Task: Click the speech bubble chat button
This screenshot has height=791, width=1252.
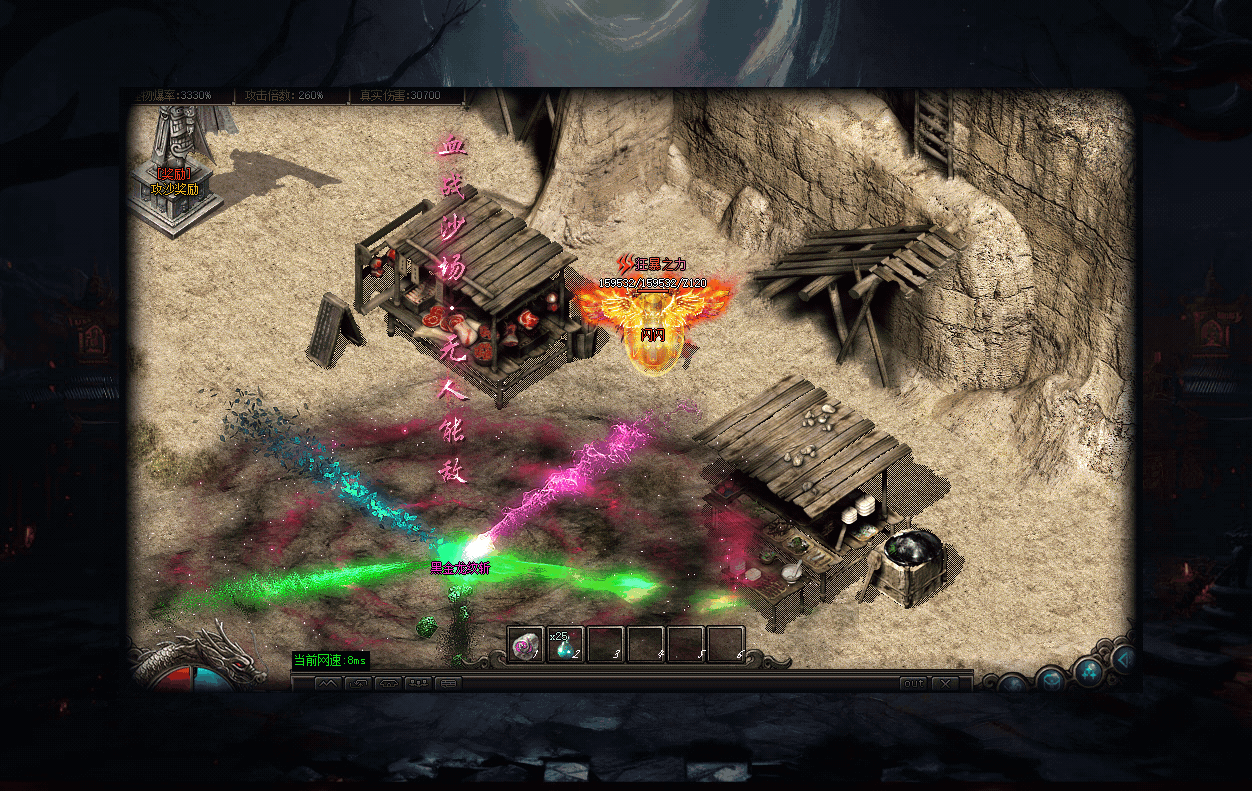Action: click(x=448, y=684)
